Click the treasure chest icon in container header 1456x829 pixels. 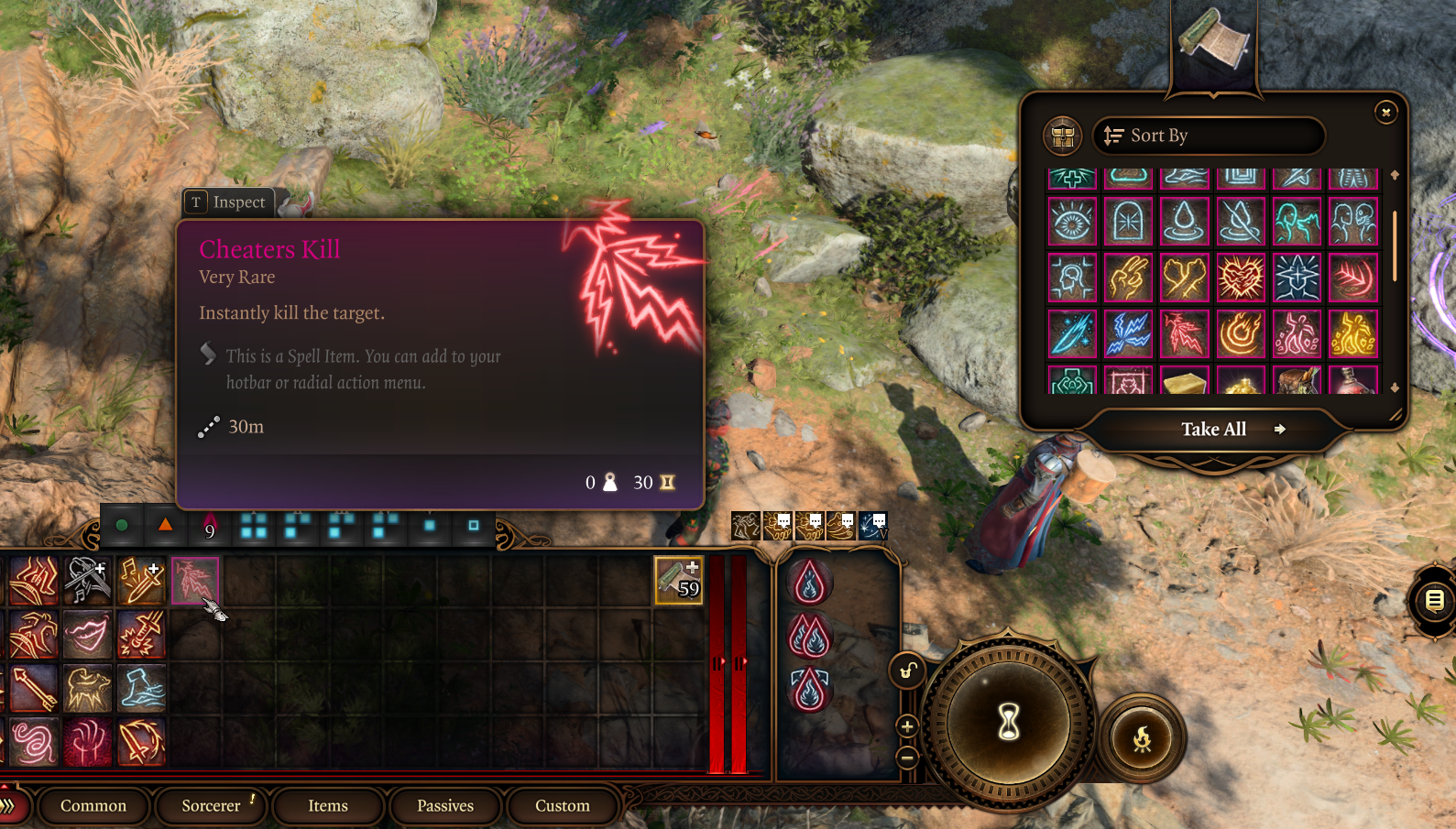[1063, 136]
